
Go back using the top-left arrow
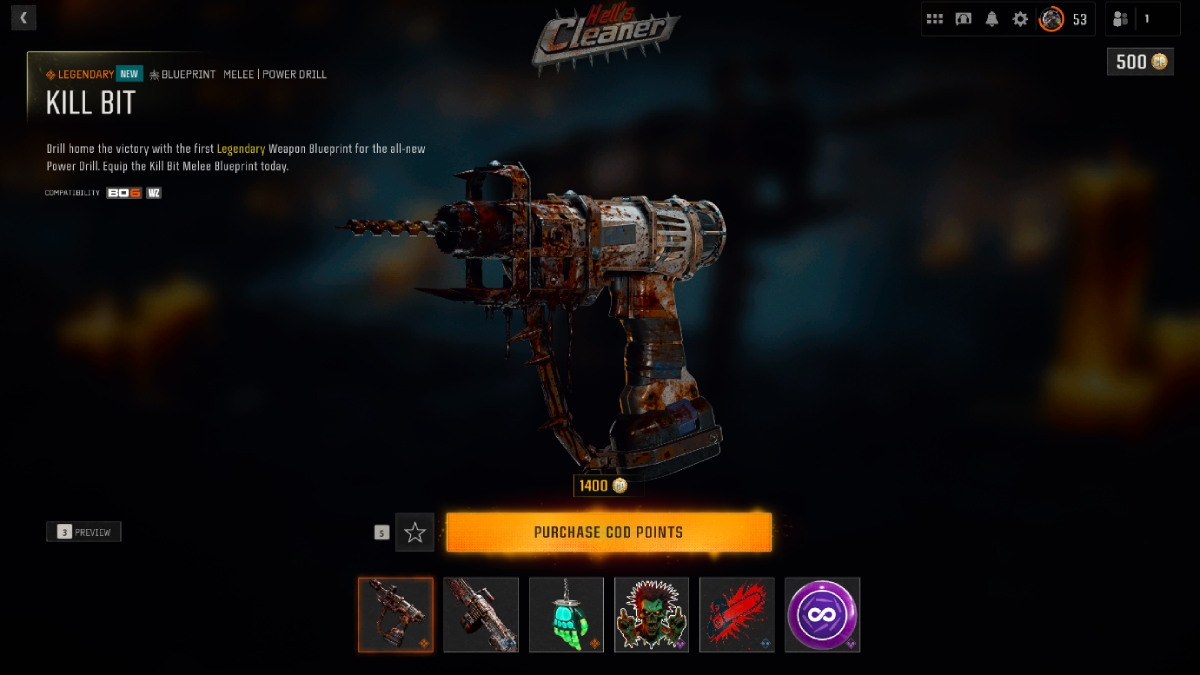[23, 17]
